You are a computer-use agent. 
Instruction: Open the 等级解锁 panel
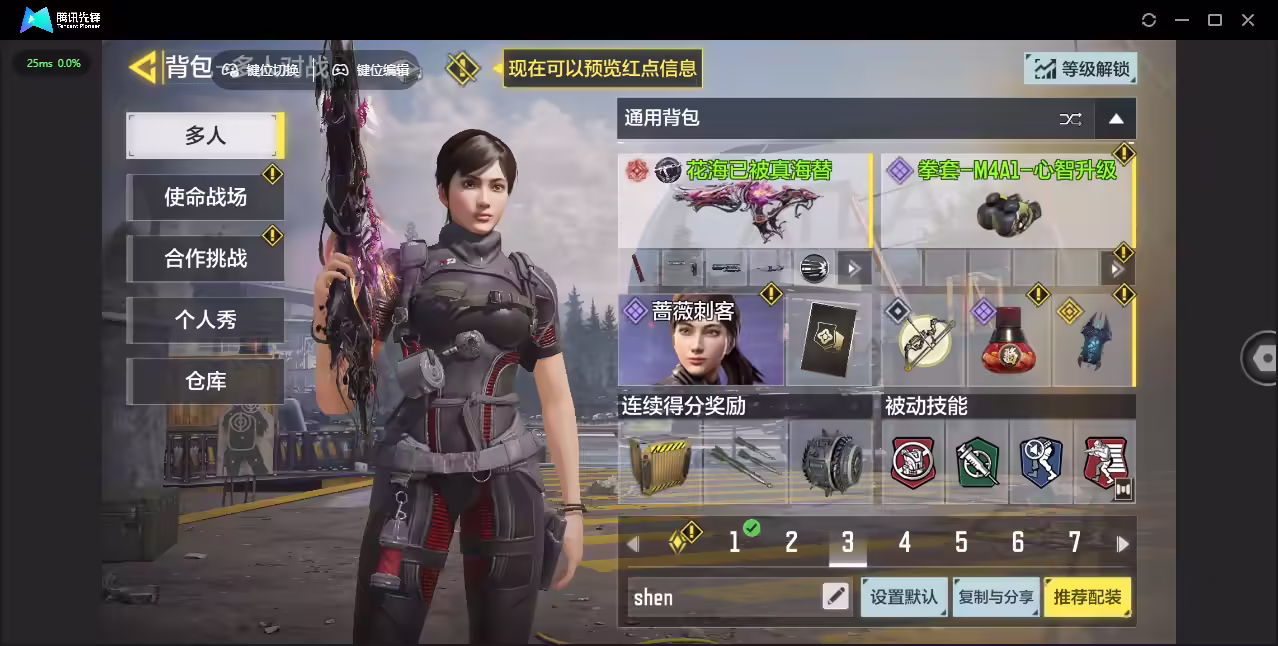click(x=1080, y=69)
